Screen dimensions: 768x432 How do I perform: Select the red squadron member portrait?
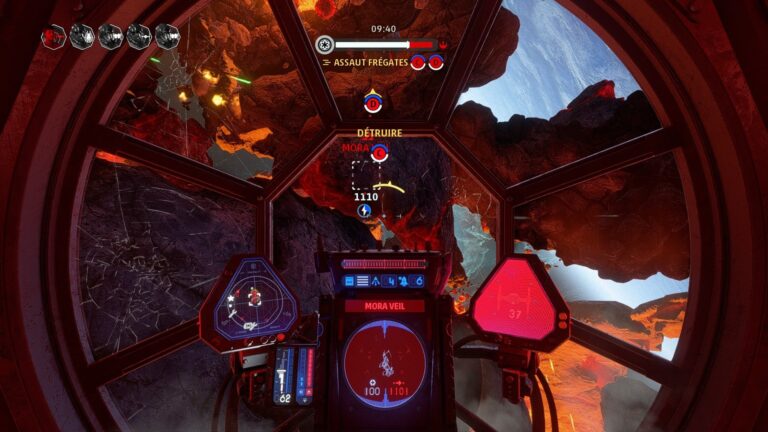pyautogui.click(x=54, y=37)
